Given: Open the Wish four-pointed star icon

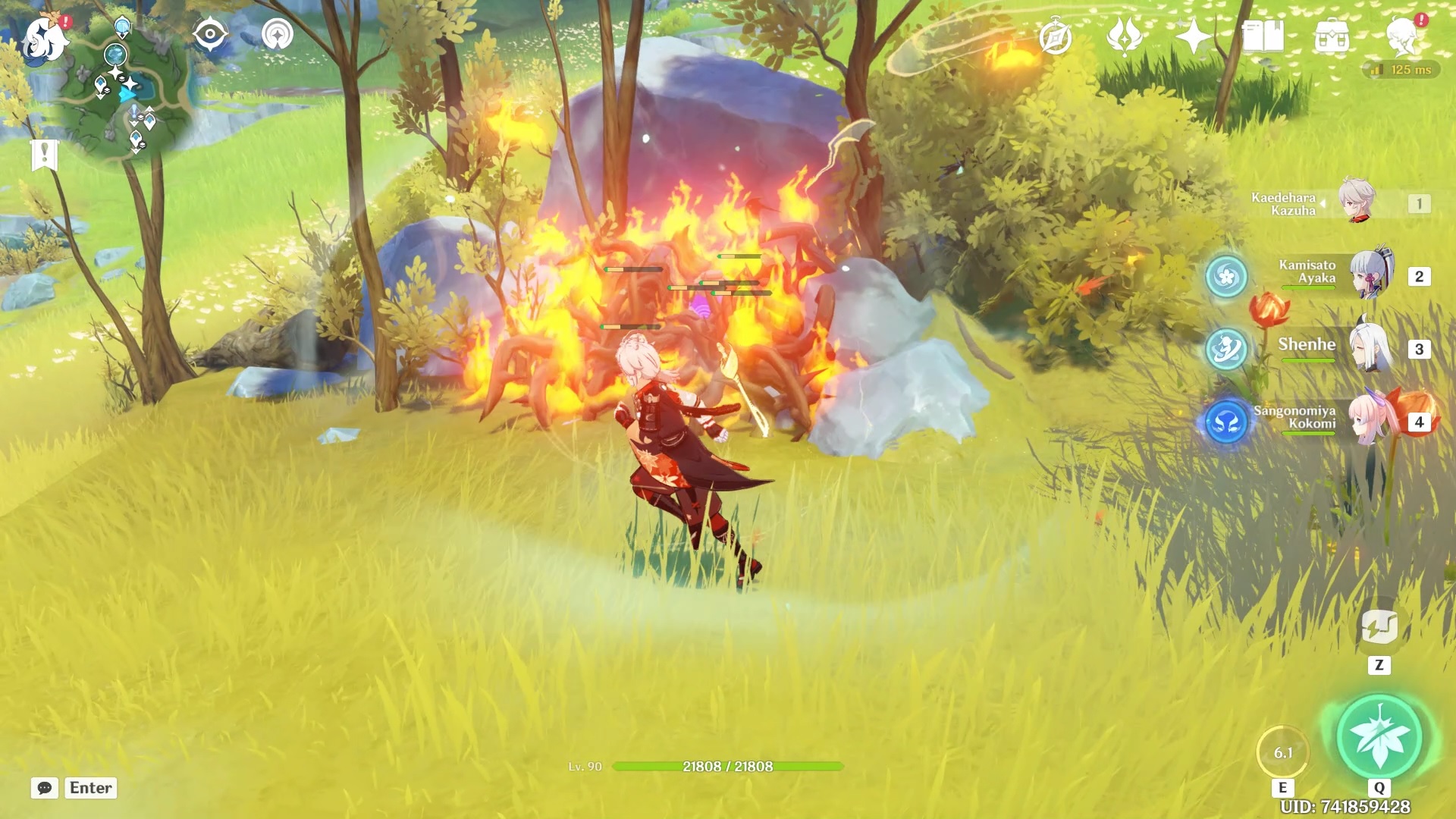Looking at the screenshot, I should point(1193,36).
